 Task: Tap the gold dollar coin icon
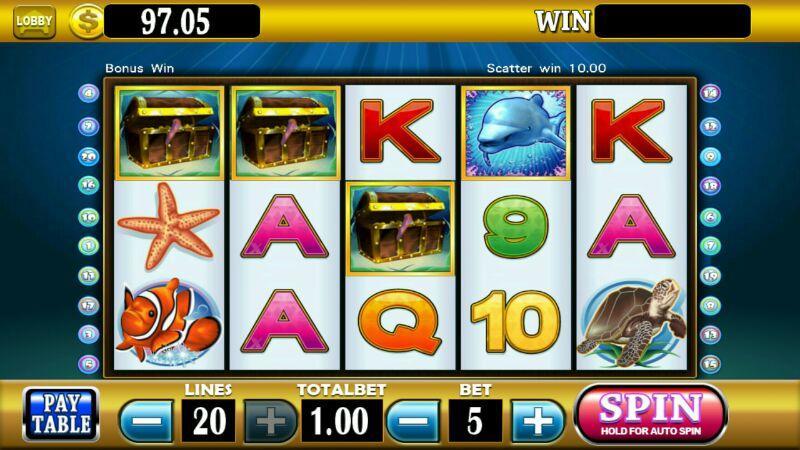85,22
